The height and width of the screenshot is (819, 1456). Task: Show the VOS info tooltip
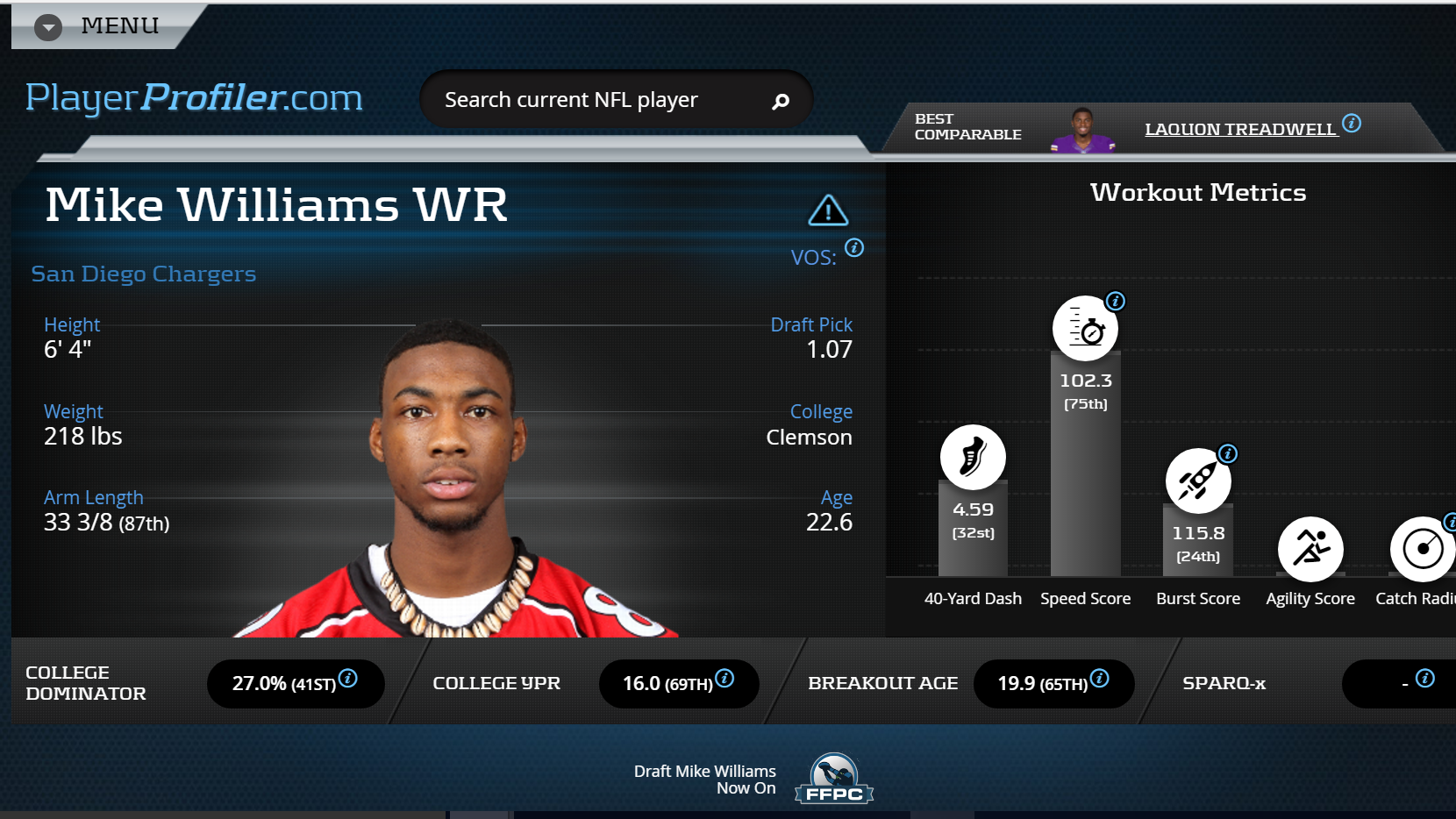point(854,248)
